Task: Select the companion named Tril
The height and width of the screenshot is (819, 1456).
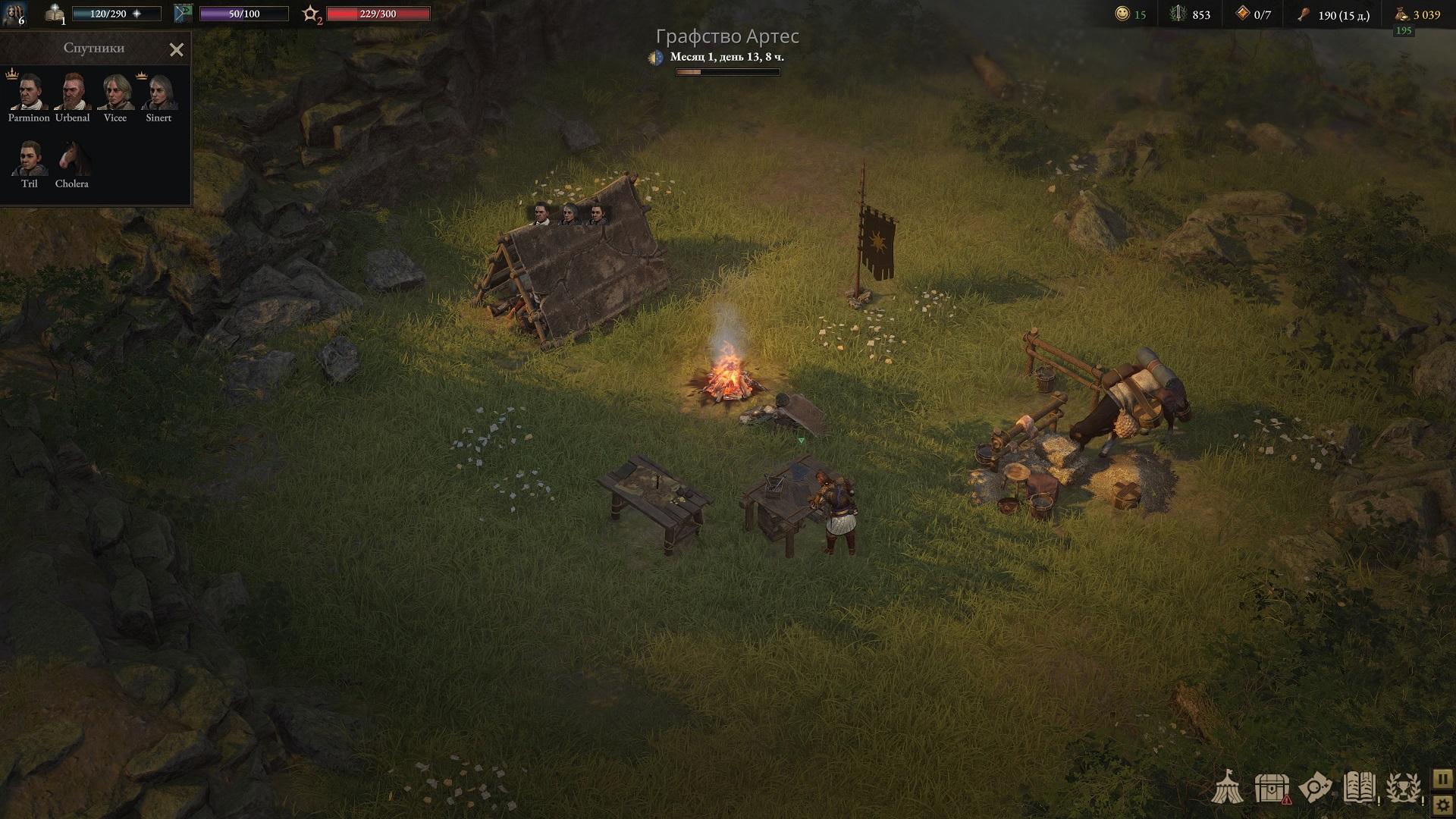Action: (x=30, y=158)
